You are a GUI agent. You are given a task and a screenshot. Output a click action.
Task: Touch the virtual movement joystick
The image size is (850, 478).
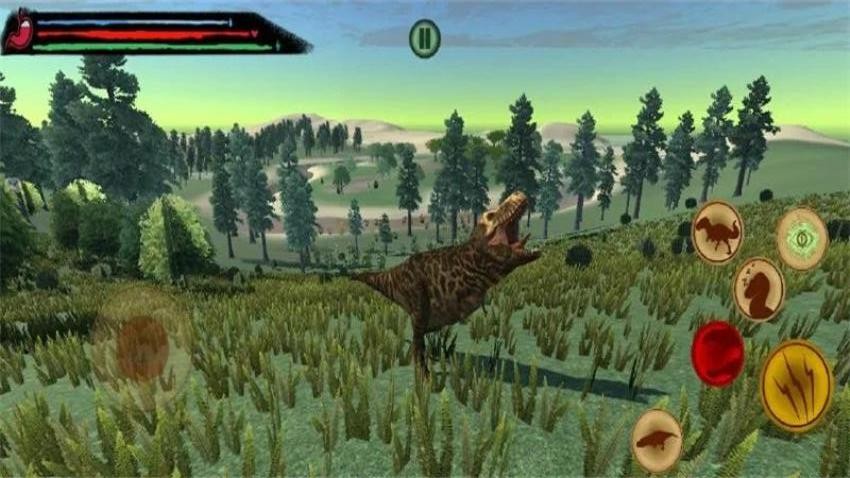[142, 347]
